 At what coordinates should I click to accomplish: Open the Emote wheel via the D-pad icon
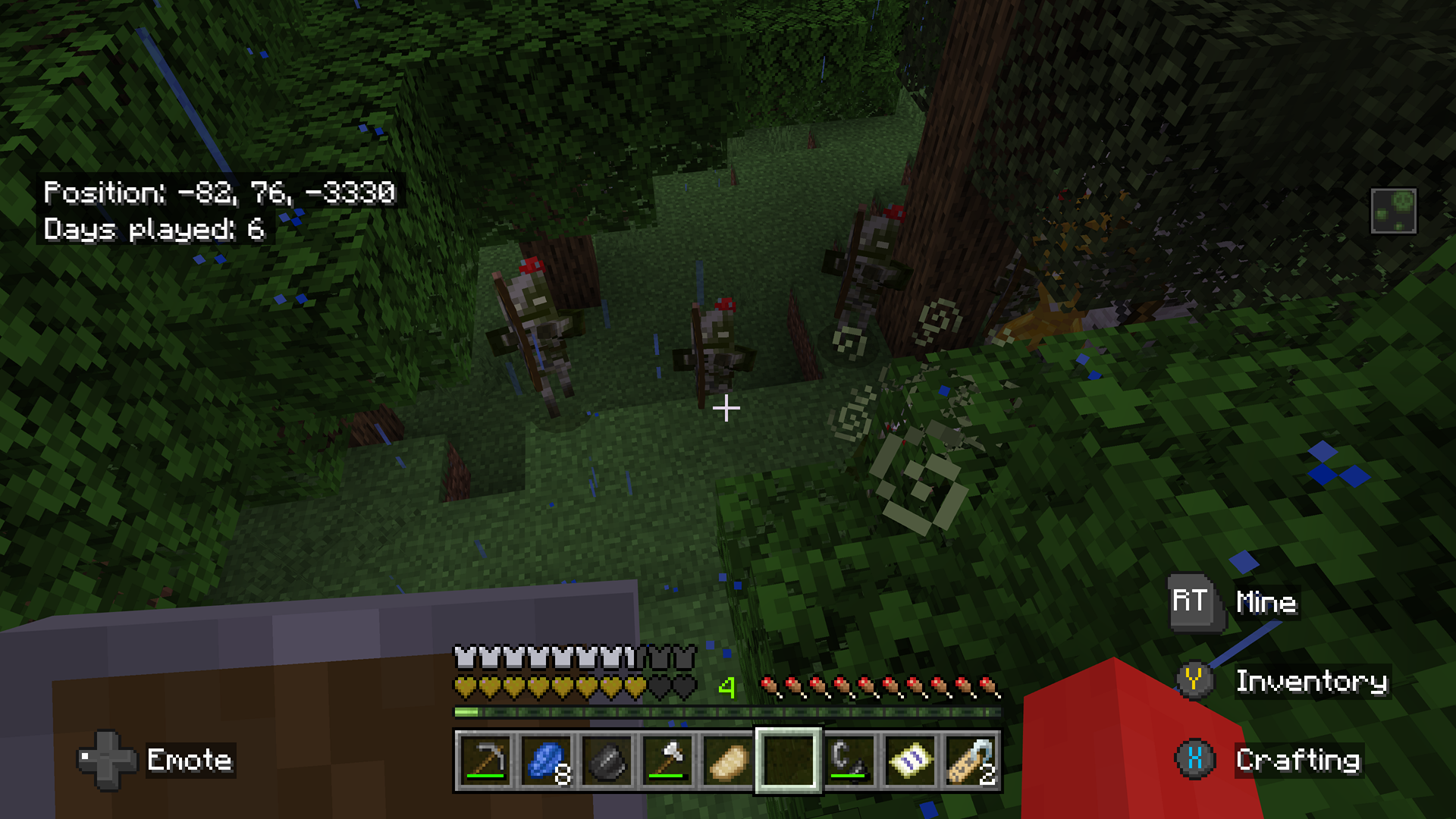click(106, 761)
